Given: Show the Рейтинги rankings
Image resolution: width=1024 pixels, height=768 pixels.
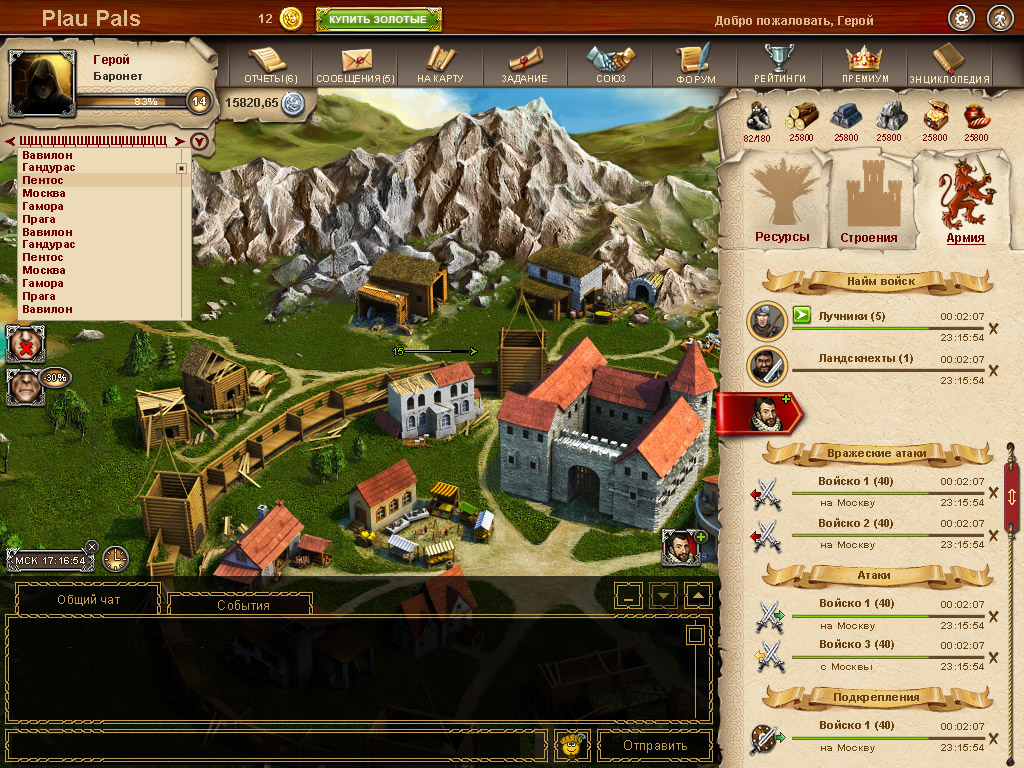Looking at the screenshot, I should pos(780,65).
